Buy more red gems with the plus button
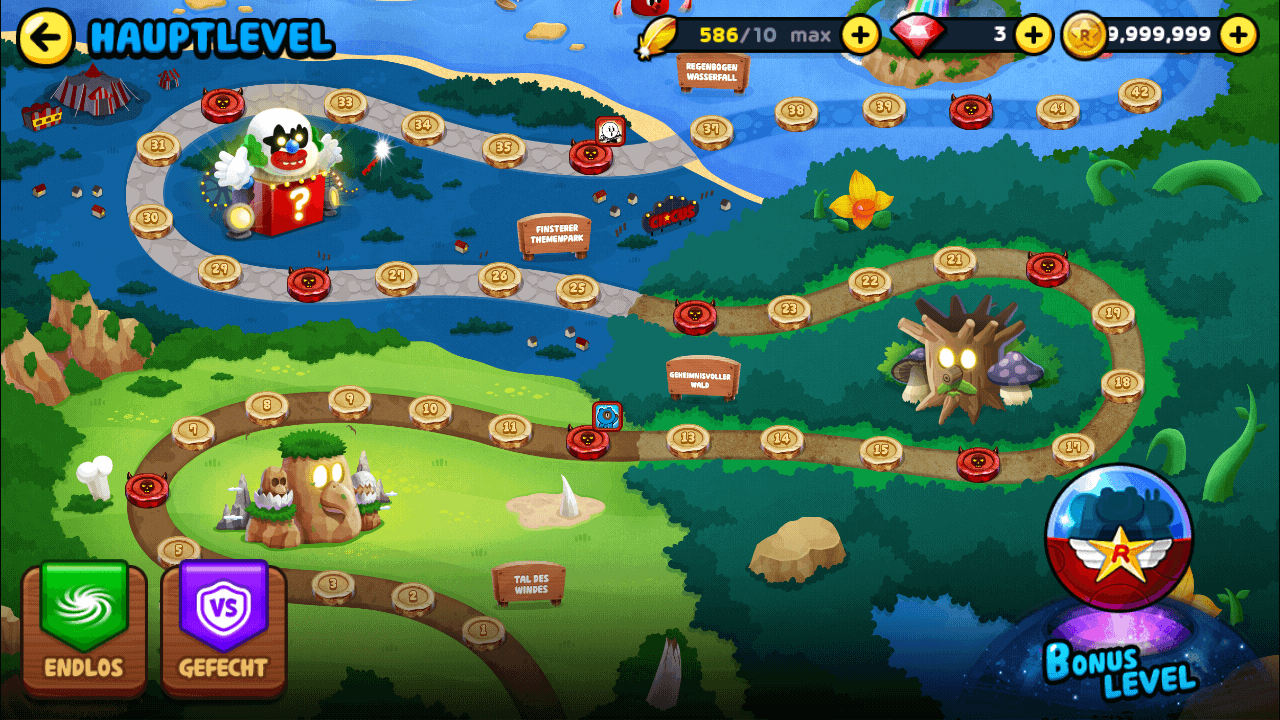1280x720 pixels. pos(1034,36)
